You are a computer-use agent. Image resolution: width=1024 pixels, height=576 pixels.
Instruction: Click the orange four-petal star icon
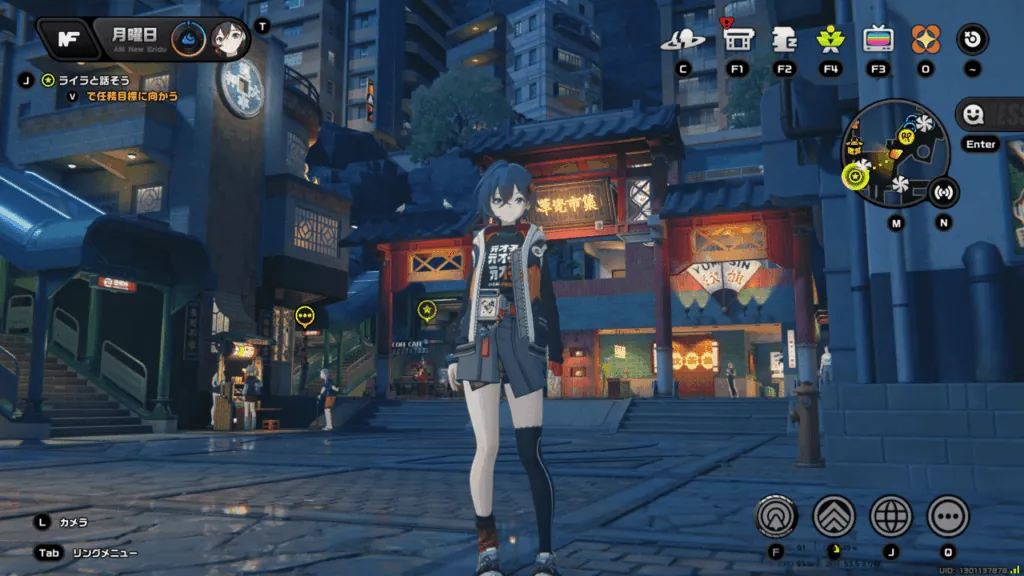[925, 40]
